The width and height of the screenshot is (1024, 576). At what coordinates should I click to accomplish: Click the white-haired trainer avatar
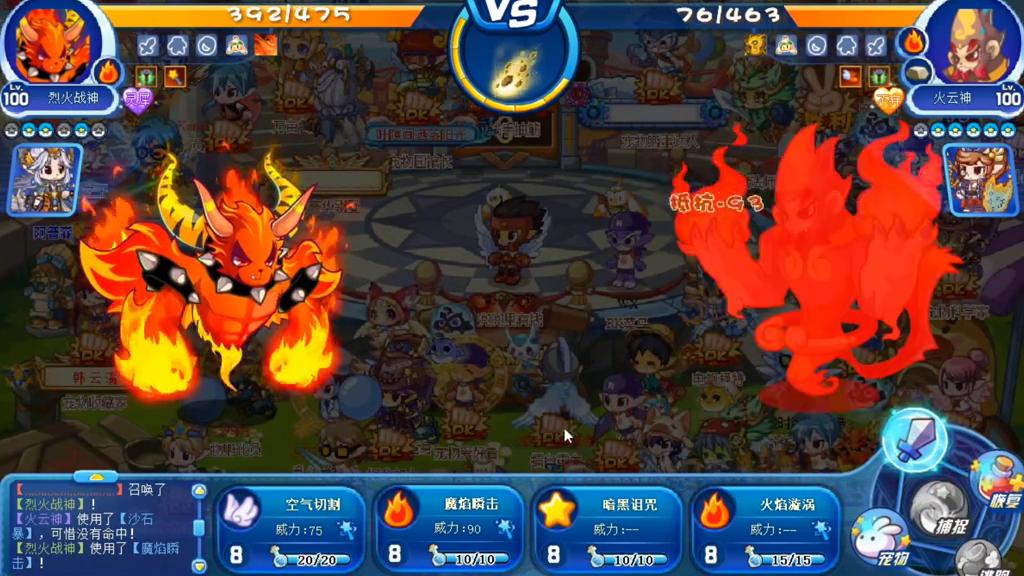45,180
